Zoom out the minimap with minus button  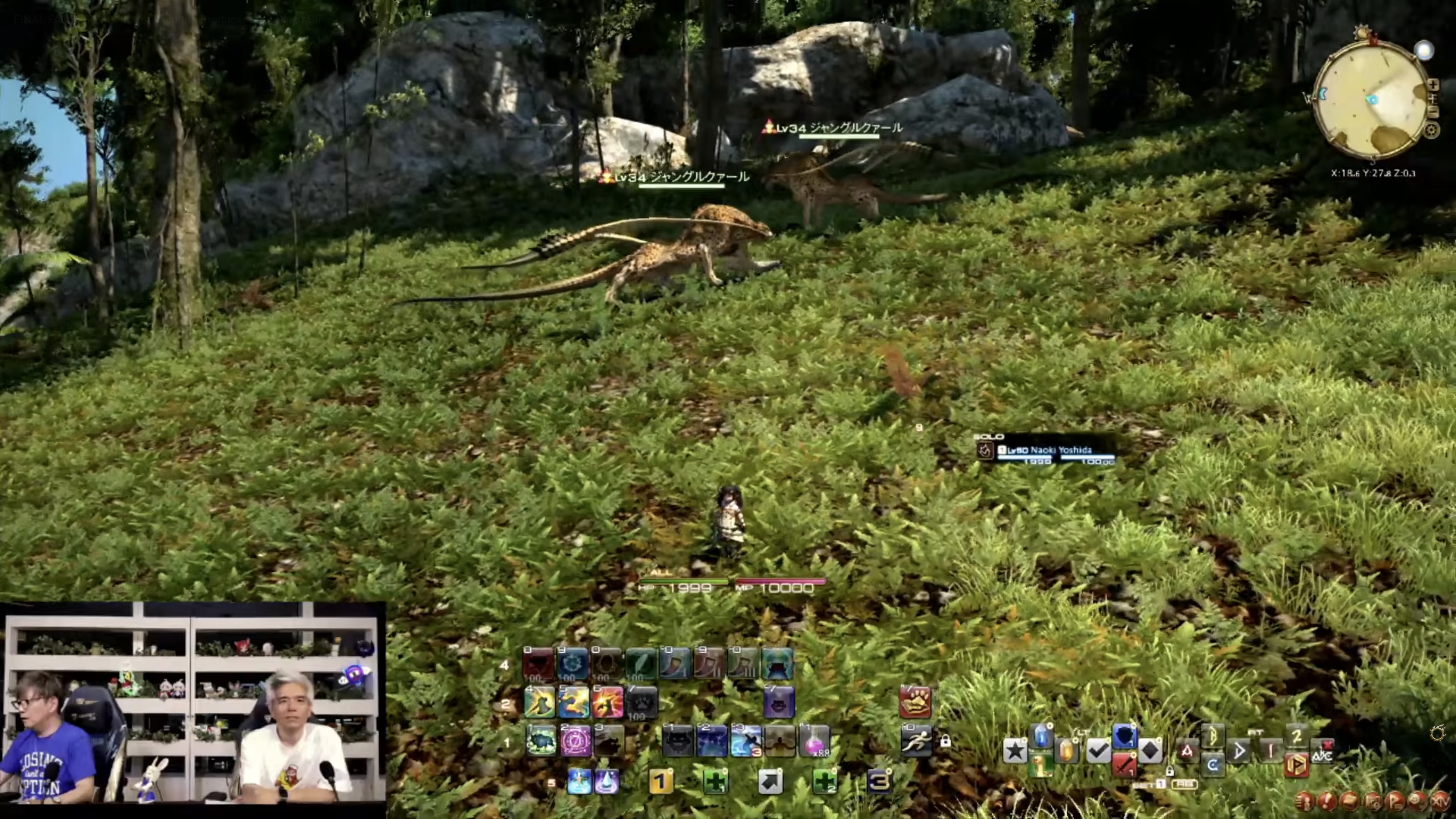(x=1433, y=112)
